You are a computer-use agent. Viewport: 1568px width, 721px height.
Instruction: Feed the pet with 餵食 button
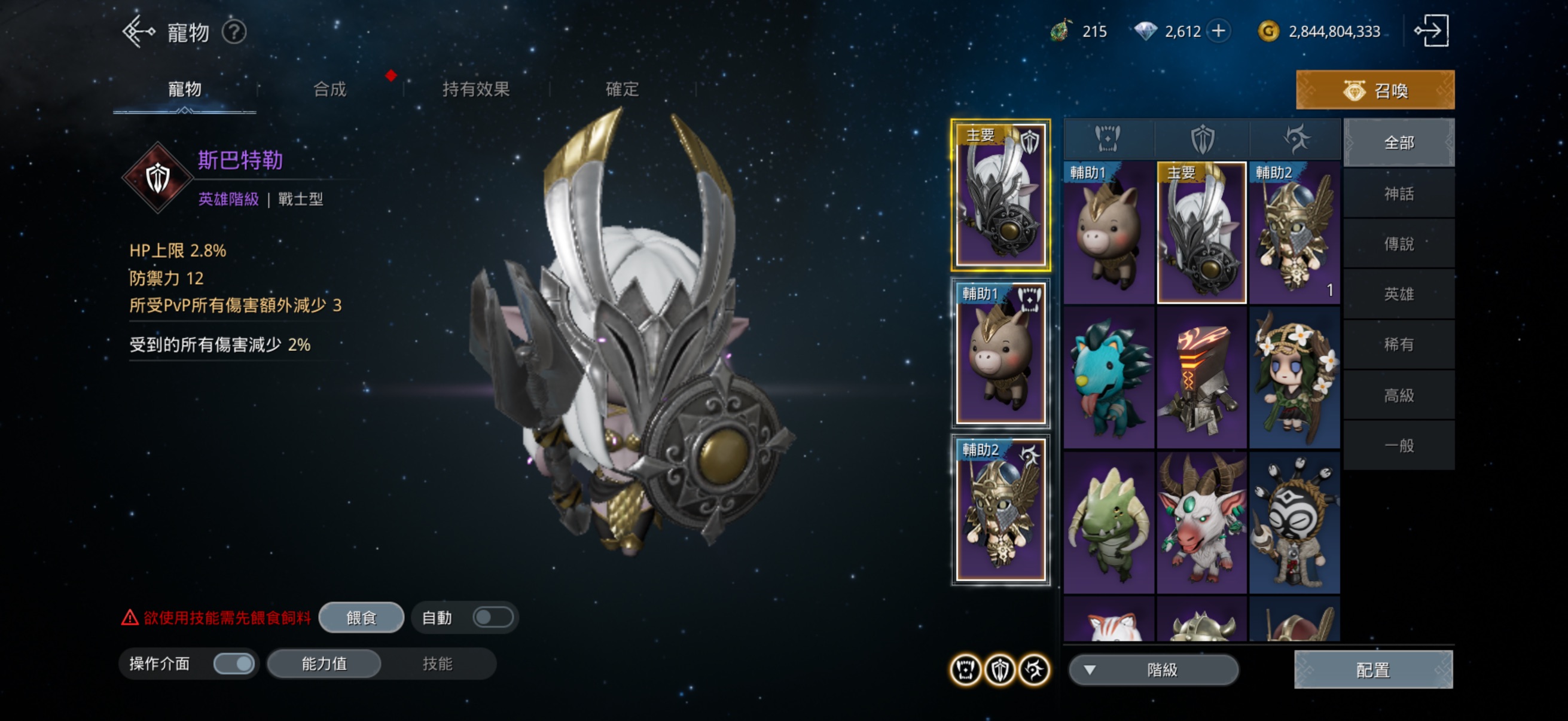pos(361,618)
